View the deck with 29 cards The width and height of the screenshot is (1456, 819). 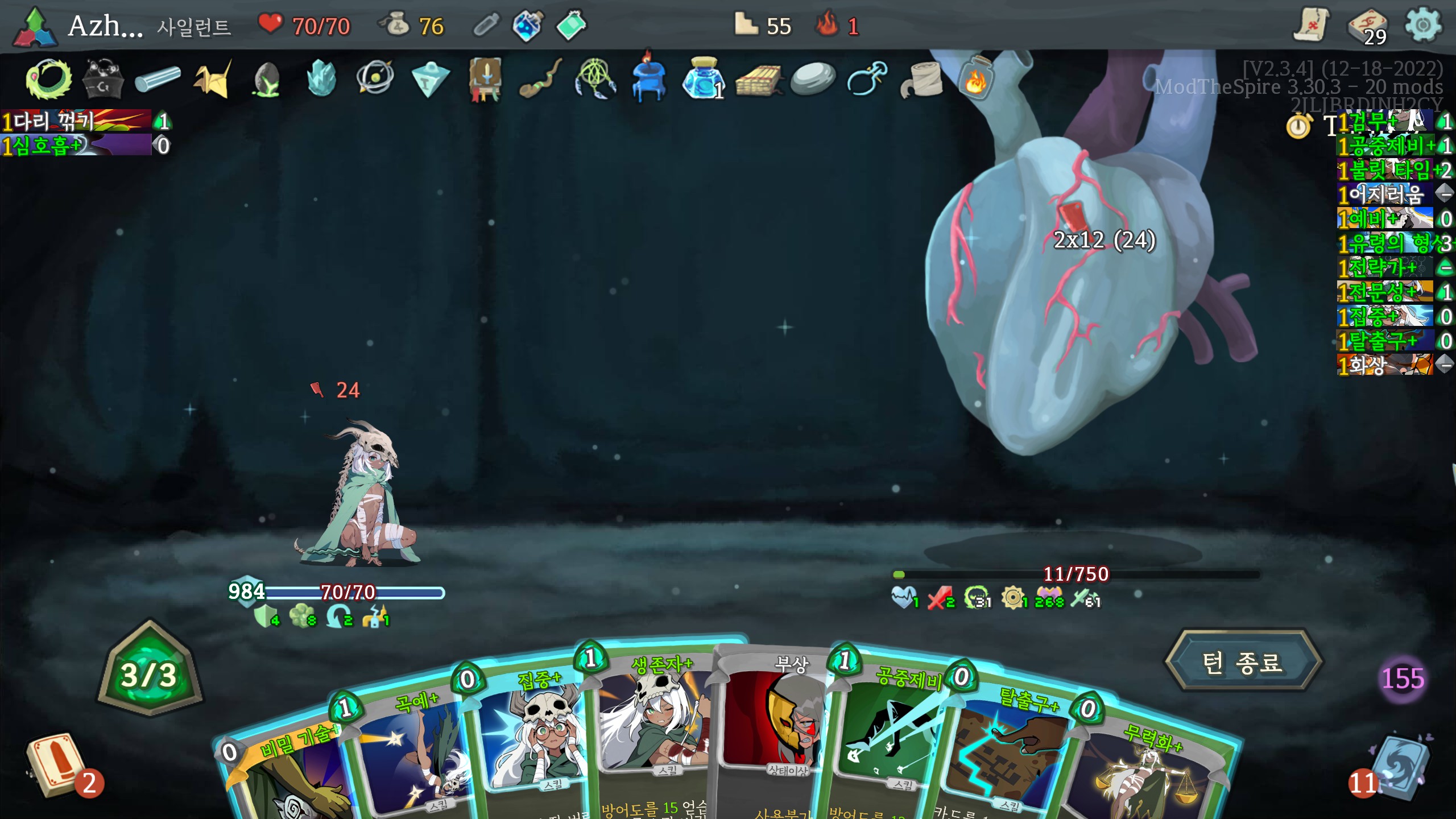(x=1367, y=26)
